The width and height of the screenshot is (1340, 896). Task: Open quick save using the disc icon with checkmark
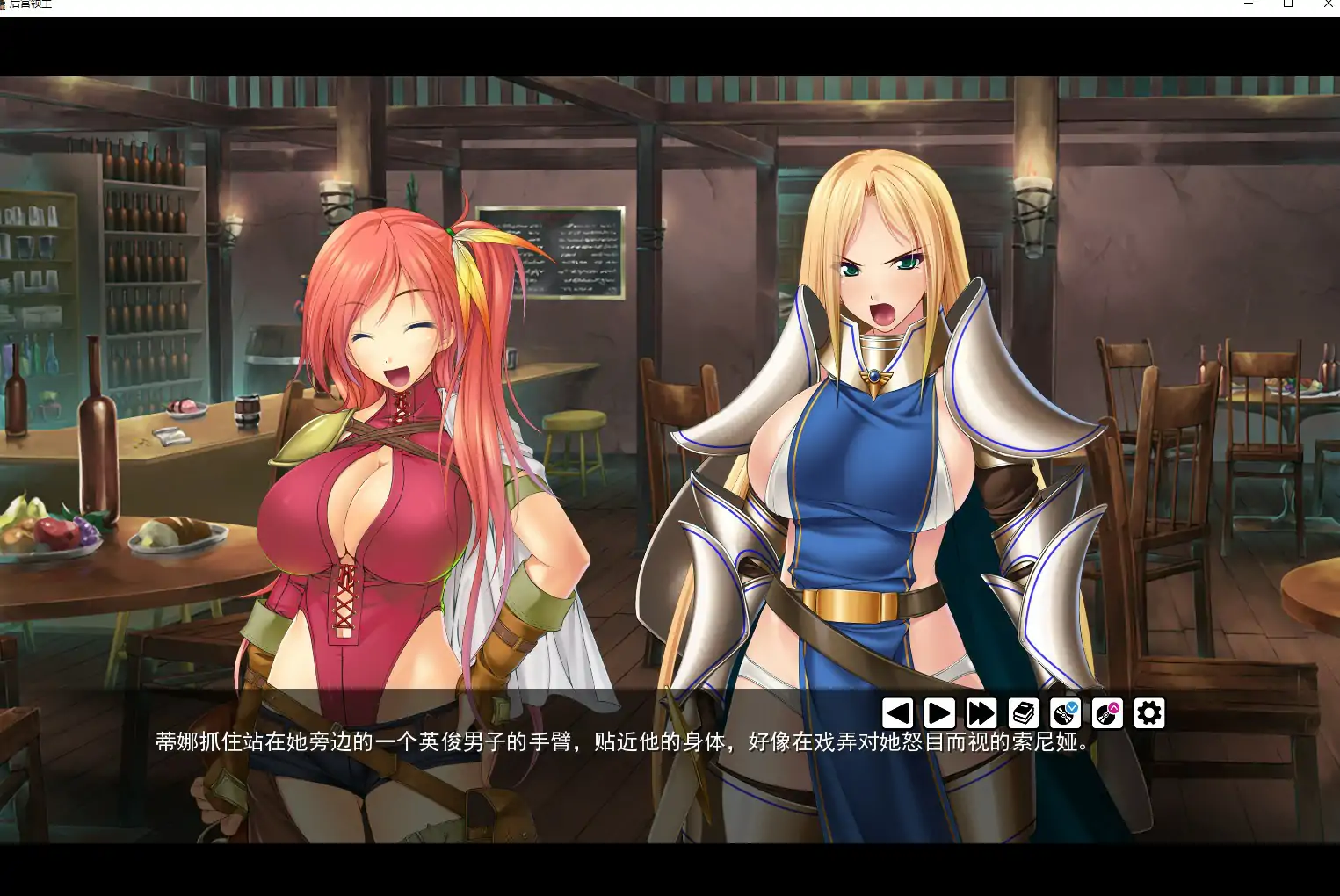click(1063, 713)
